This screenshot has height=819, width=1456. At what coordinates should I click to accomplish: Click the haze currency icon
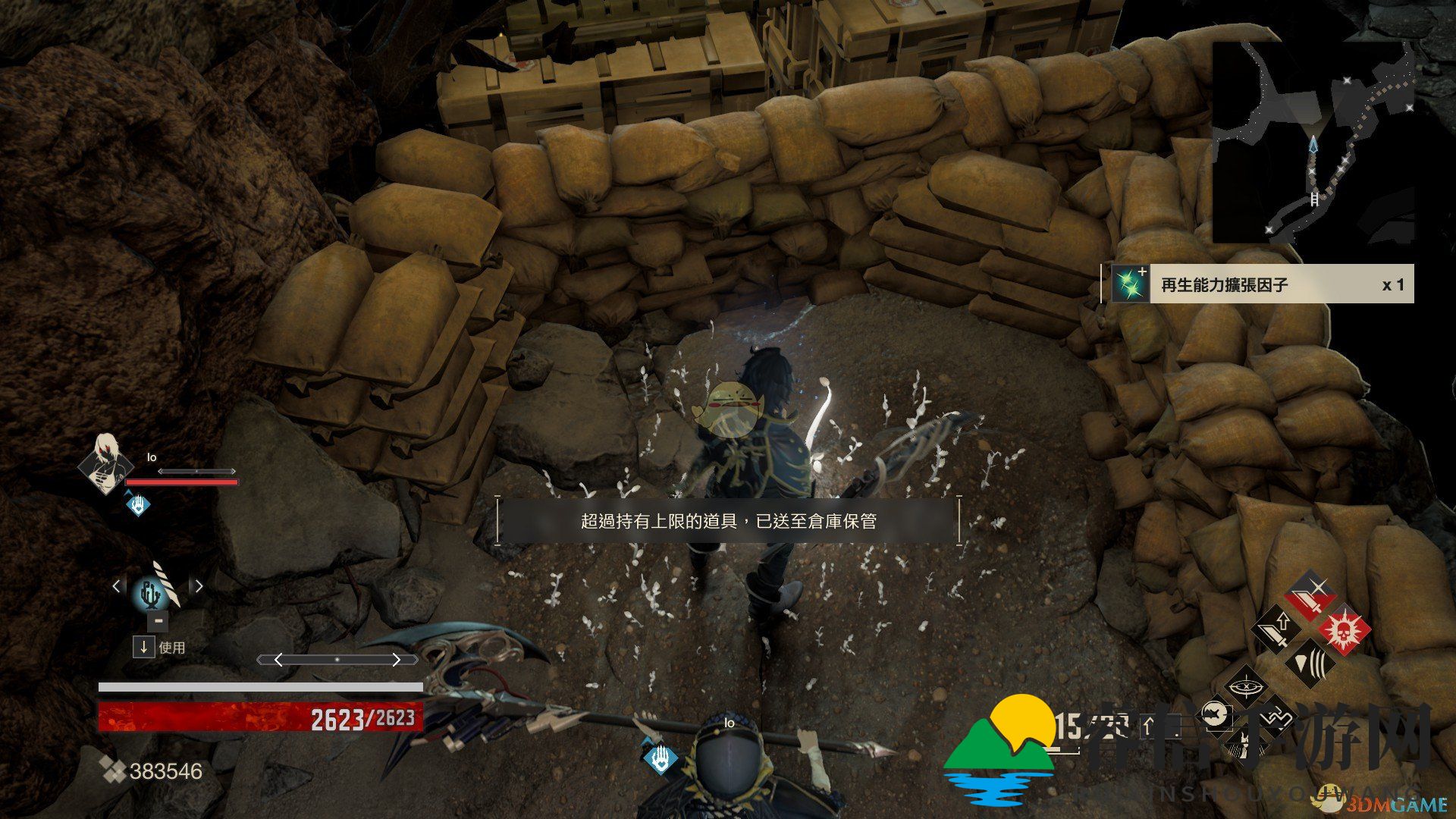coord(113,770)
